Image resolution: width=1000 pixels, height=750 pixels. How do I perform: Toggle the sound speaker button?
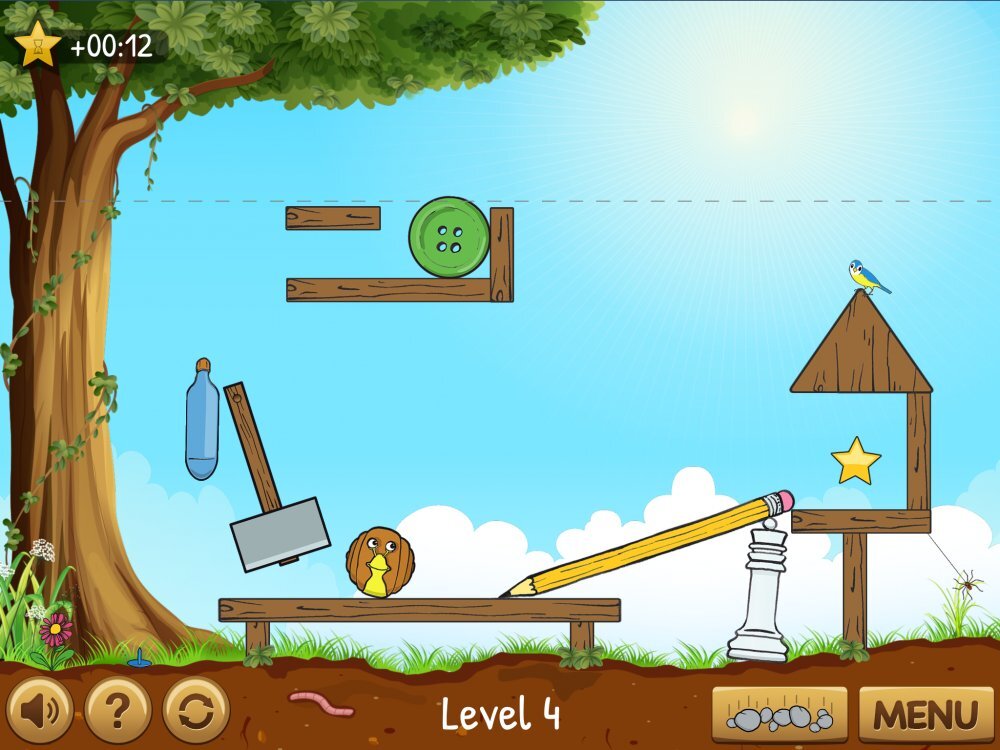[x=40, y=711]
